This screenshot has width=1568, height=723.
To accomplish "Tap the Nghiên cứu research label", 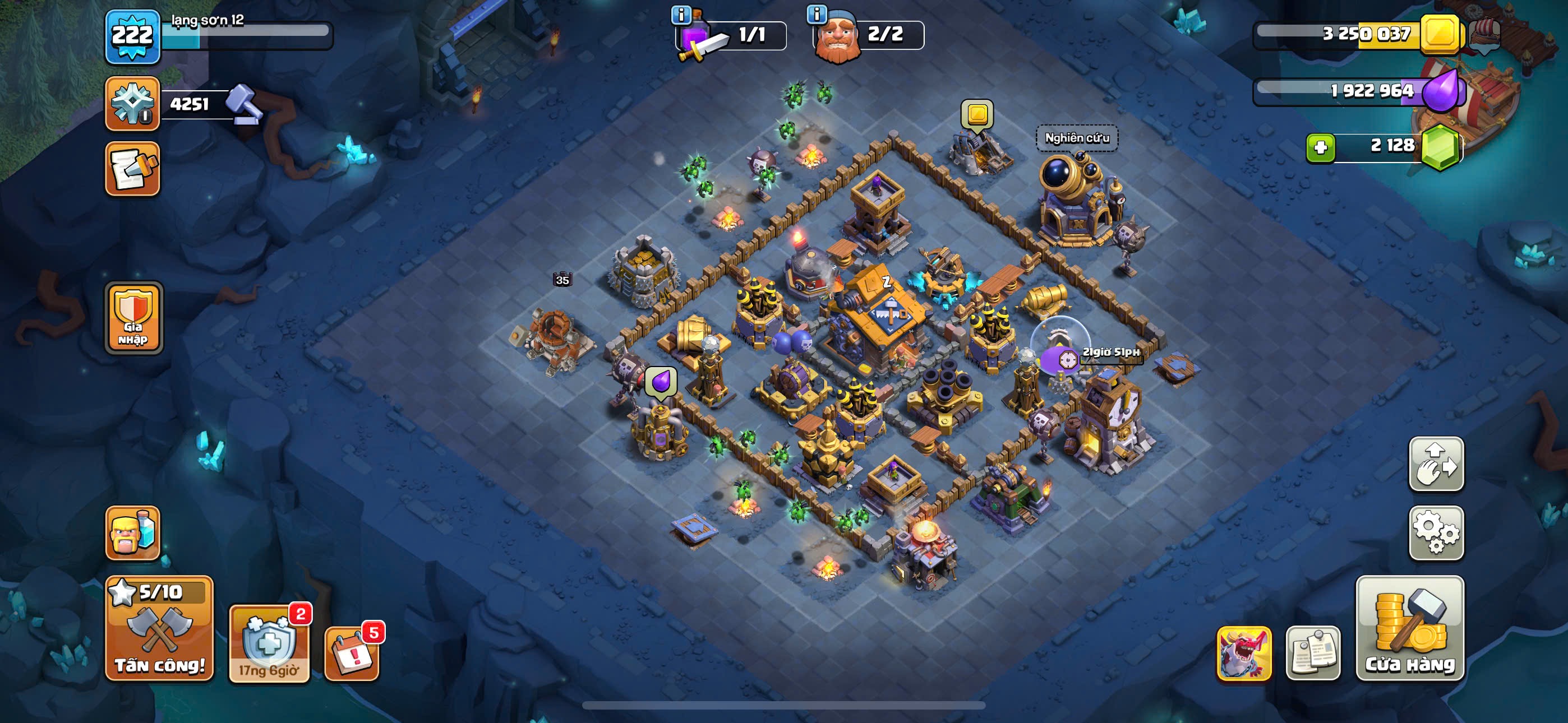I will [x=1077, y=138].
